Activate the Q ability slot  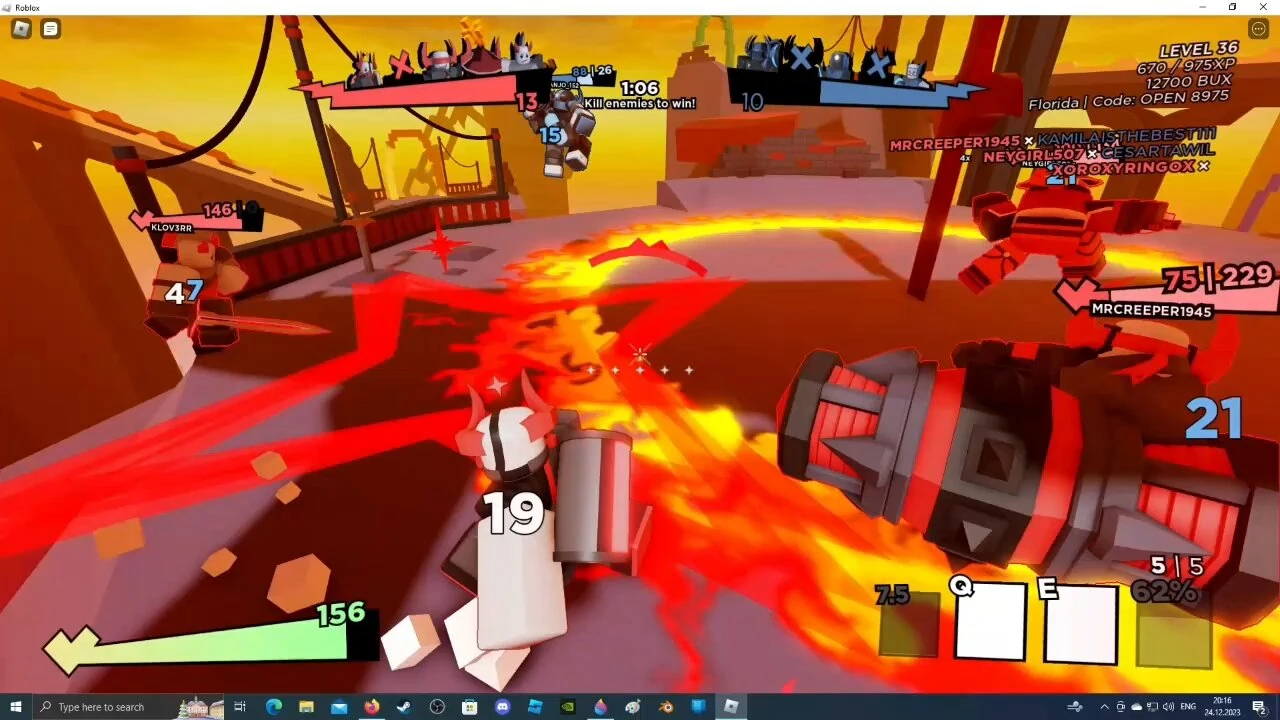pos(988,622)
